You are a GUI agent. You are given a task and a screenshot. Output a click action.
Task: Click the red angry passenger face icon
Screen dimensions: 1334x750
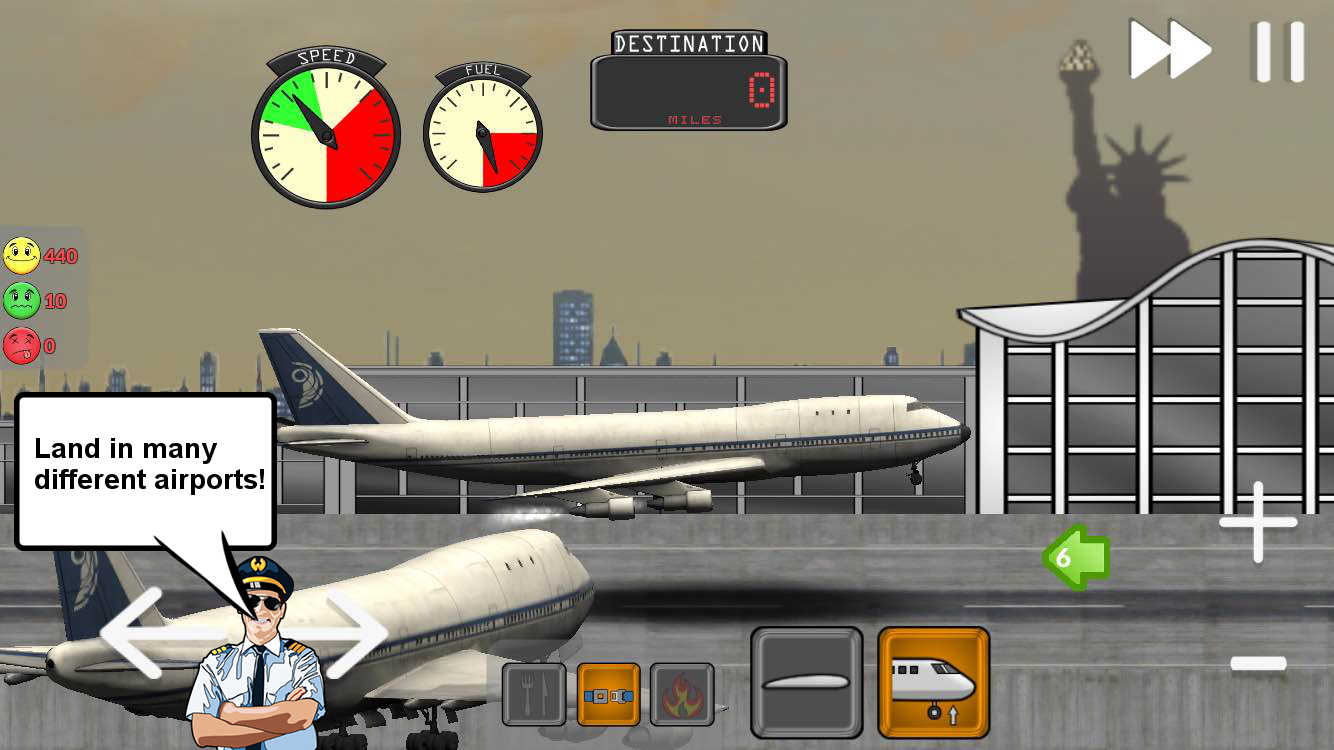point(22,346)
